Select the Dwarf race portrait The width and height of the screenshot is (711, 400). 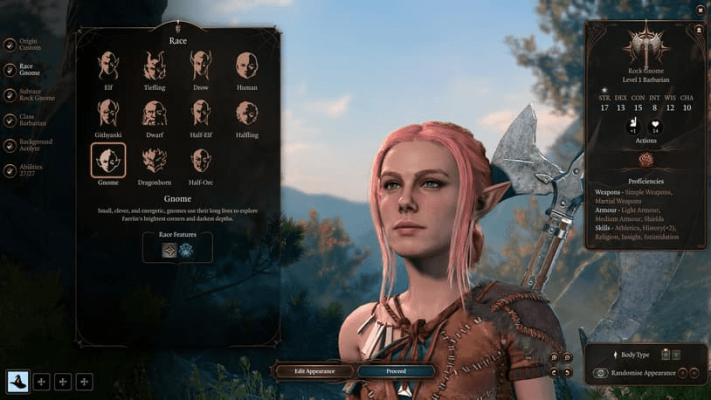pyautogui.click(x=154, y=113)
